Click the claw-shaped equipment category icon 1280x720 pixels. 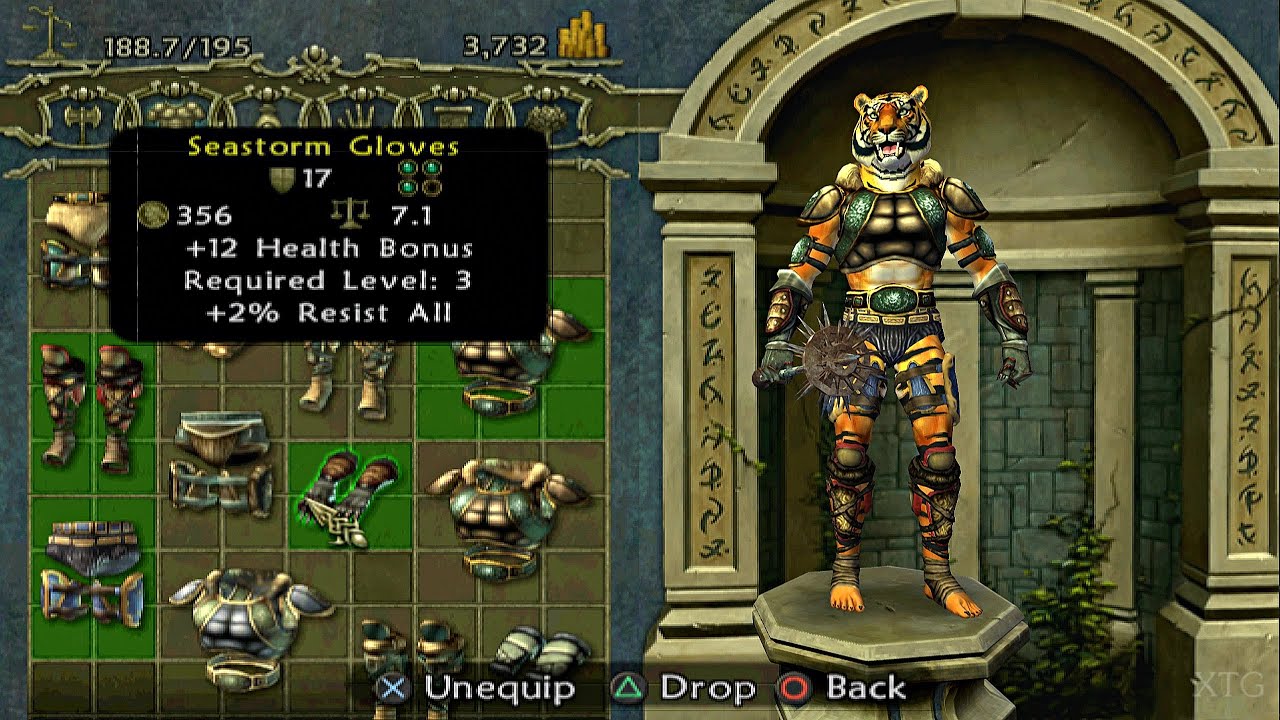358,113
